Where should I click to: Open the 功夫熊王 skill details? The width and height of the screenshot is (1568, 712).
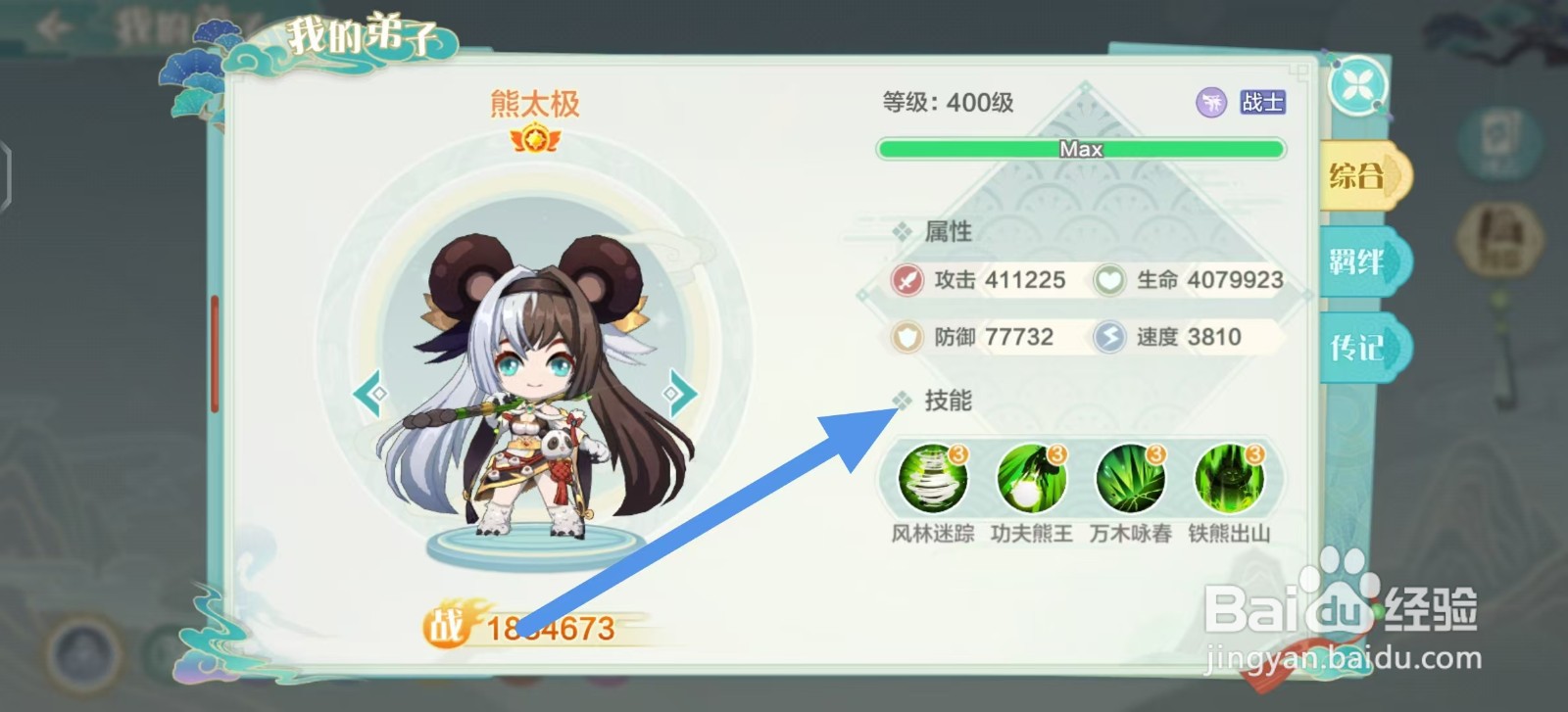point(1030,478)
